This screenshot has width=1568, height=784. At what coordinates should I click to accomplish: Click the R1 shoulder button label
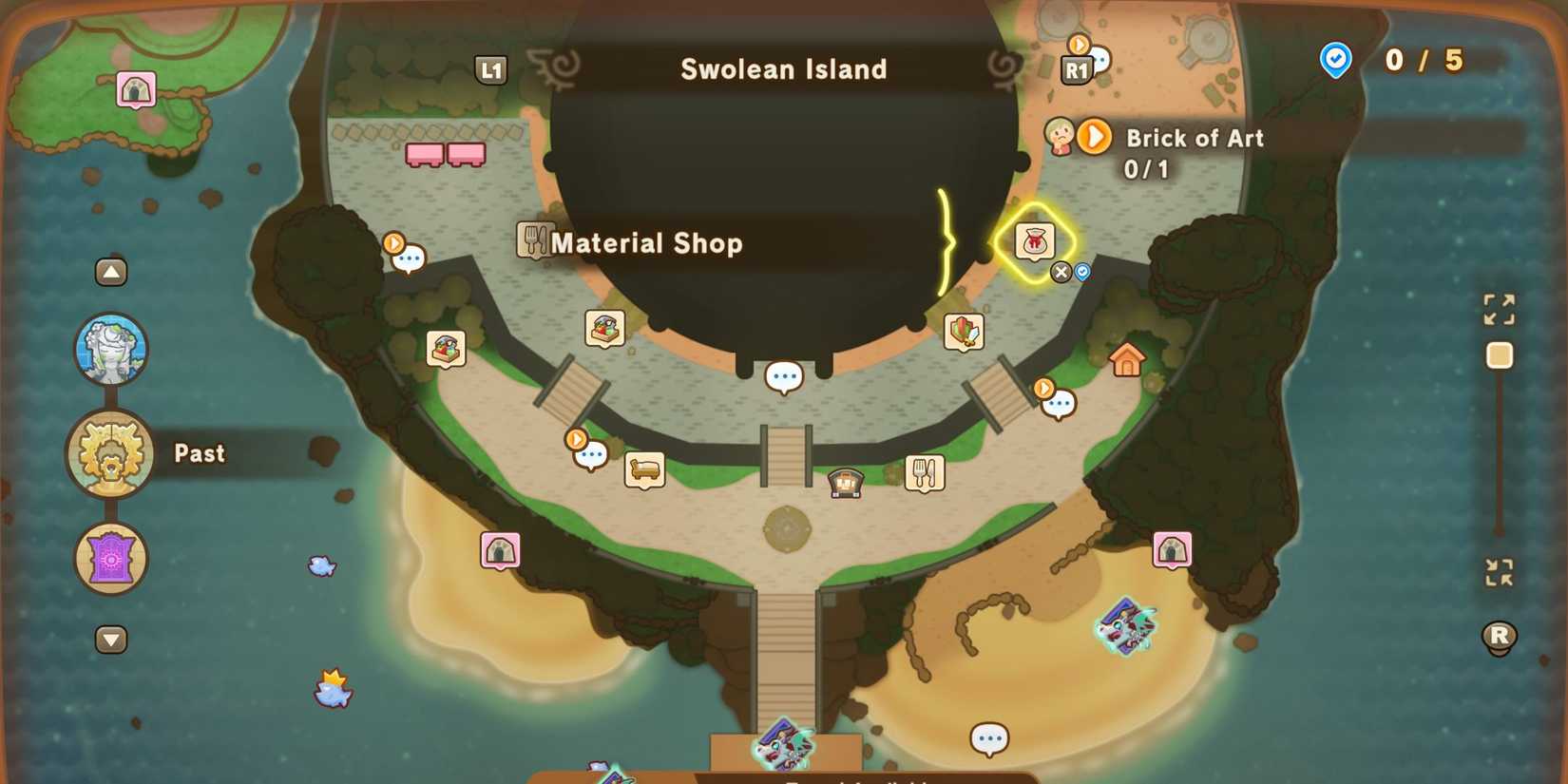(x=1079, y=68)
